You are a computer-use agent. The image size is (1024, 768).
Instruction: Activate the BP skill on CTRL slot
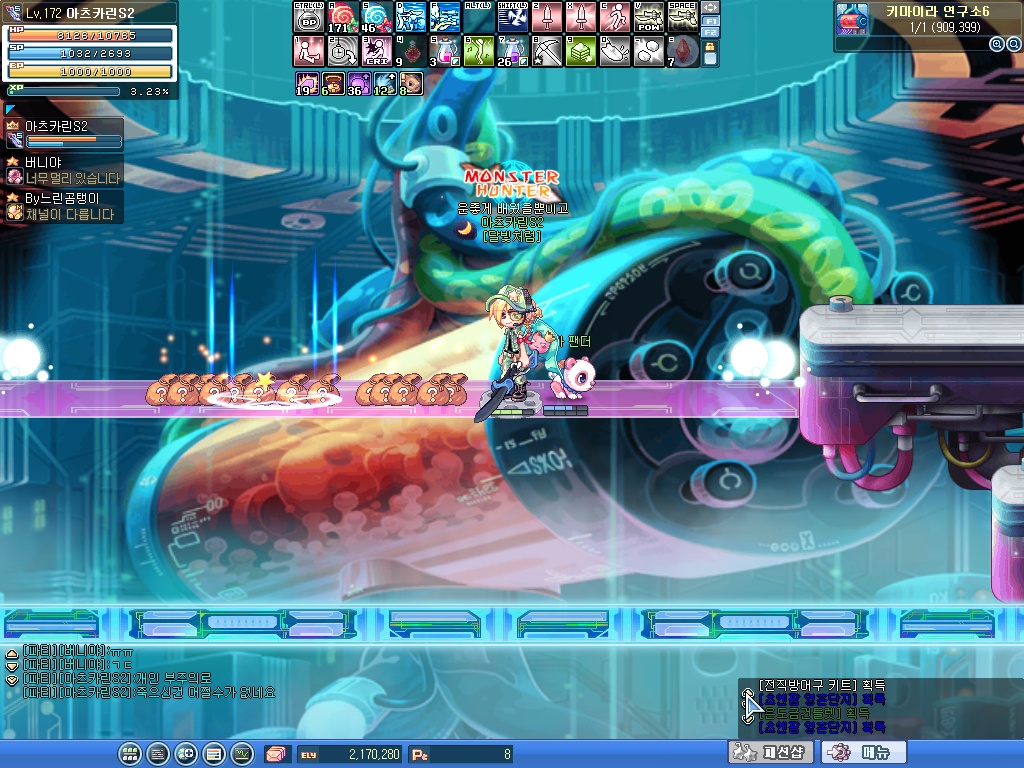click(x=308, y=17)
